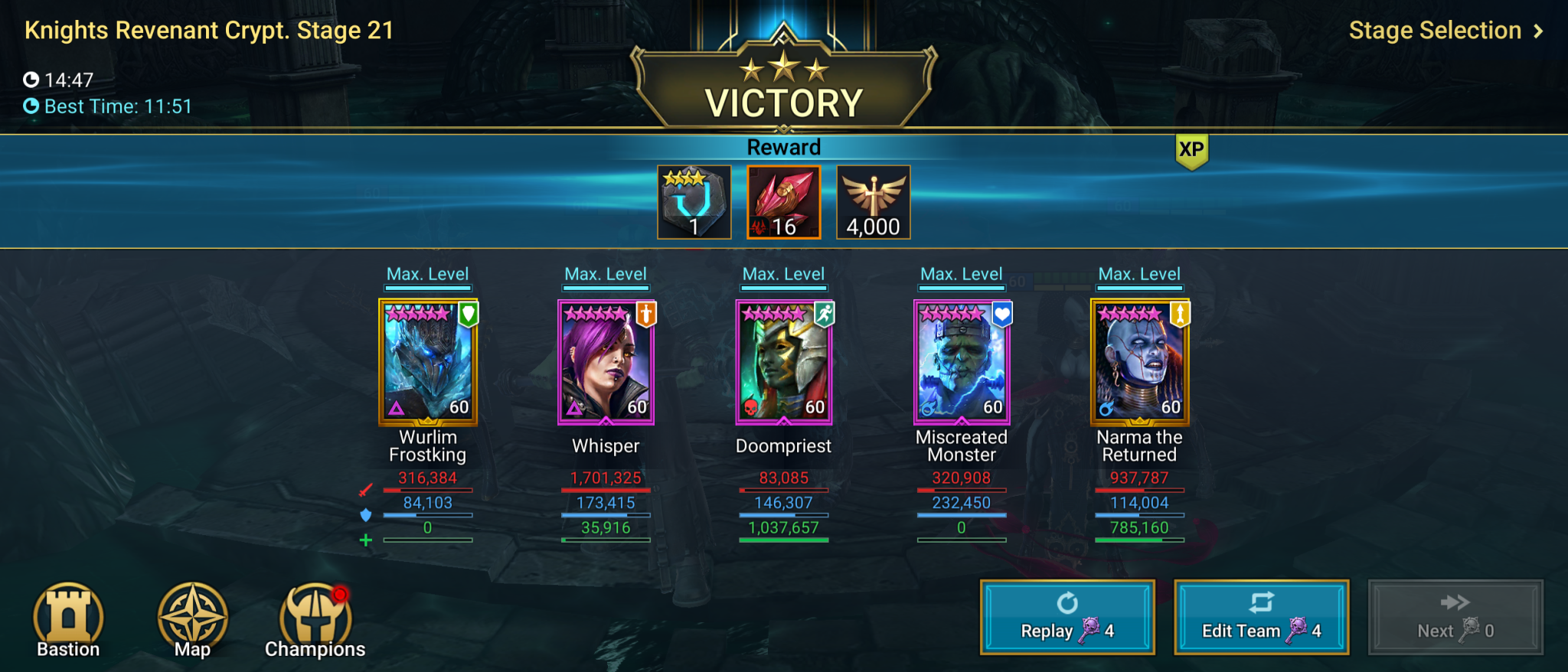Click the 4,000 silver reward emblem
The height and width of the screenshot is (672, 1568).
pyautogui.click(x=872, y=201)
